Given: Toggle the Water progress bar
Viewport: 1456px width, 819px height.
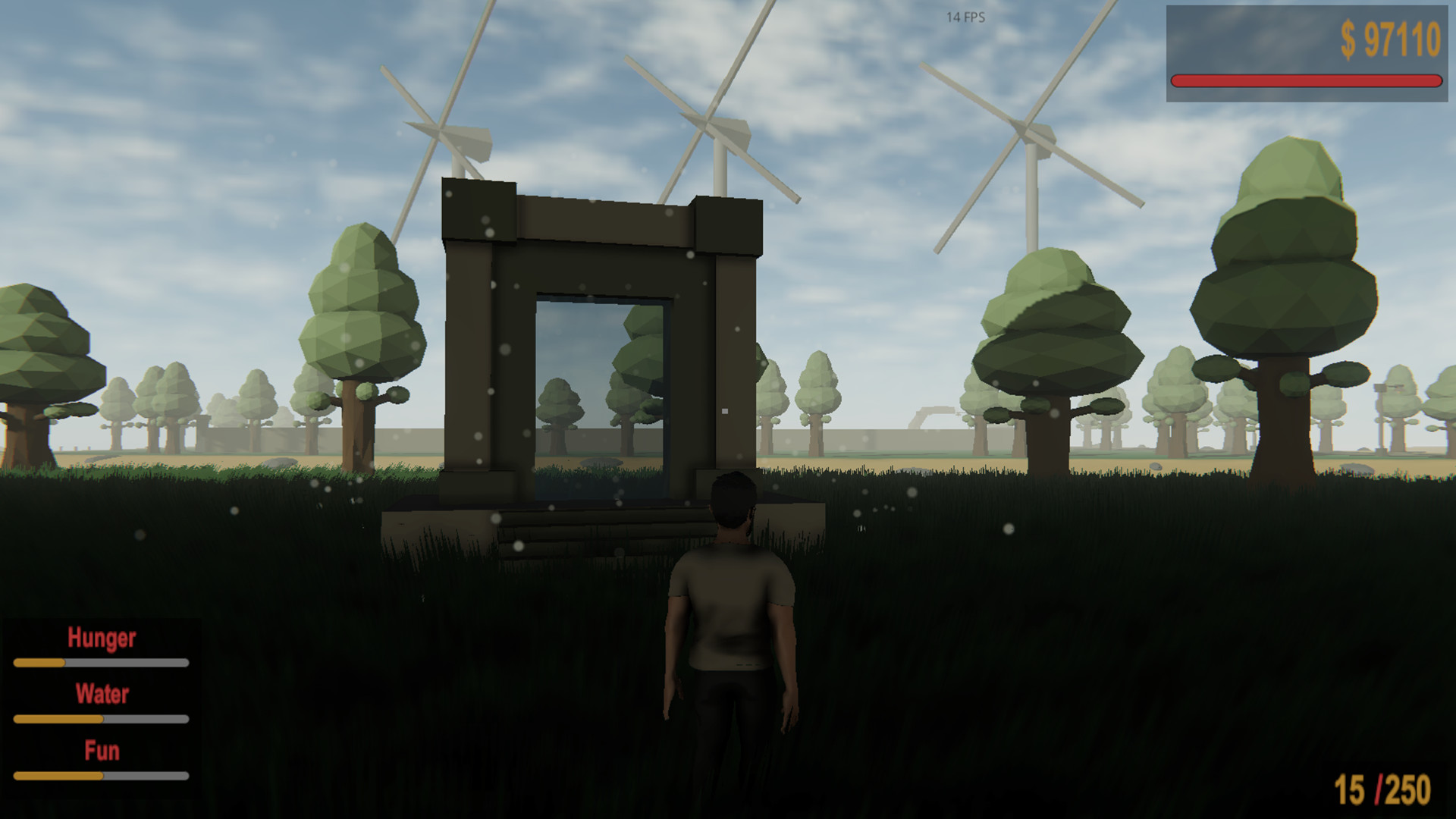Looking at the screenshot, I should coord(102,717).
